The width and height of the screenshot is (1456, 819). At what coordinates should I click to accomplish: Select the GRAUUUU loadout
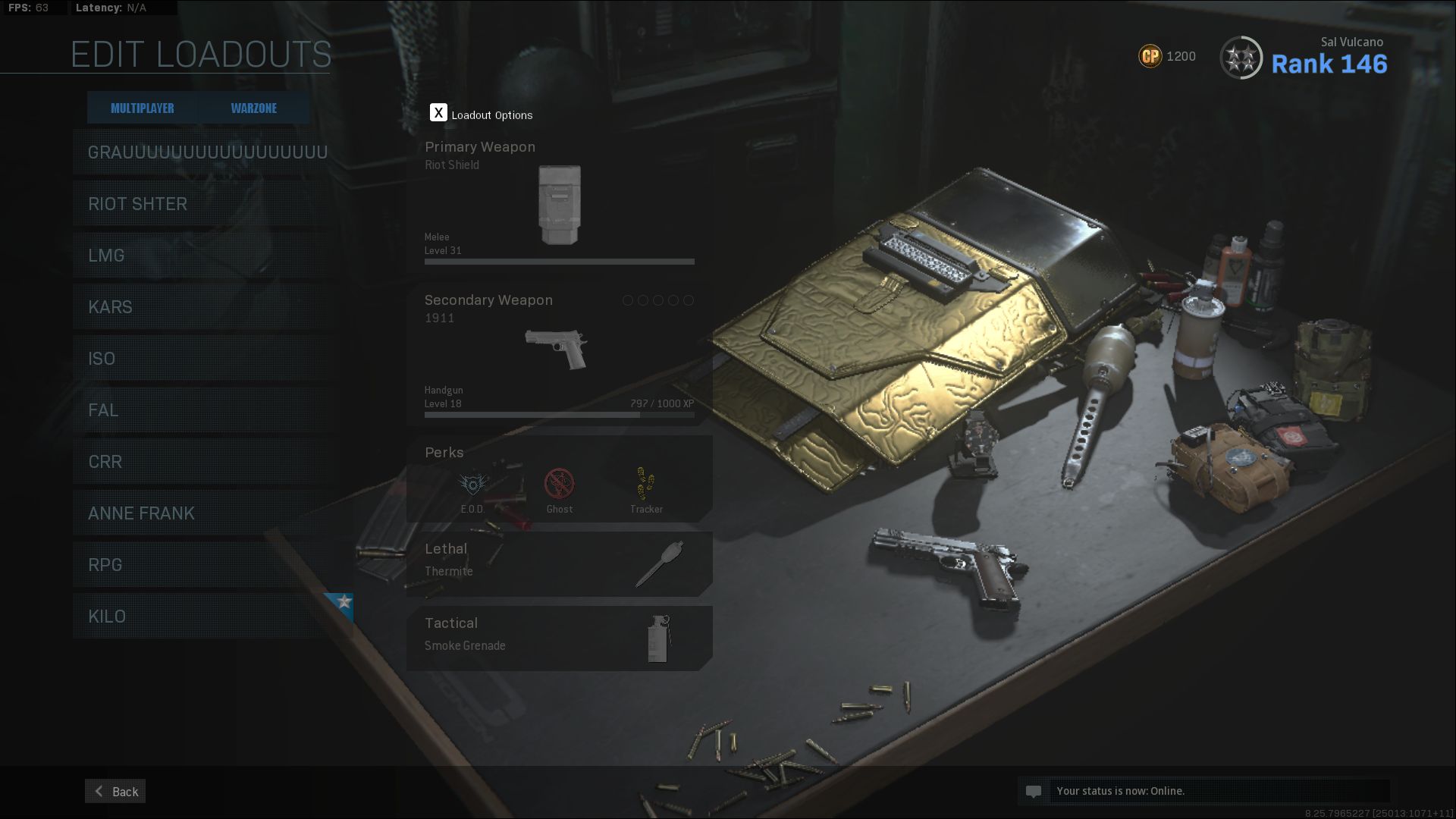[x=207, y=152]
